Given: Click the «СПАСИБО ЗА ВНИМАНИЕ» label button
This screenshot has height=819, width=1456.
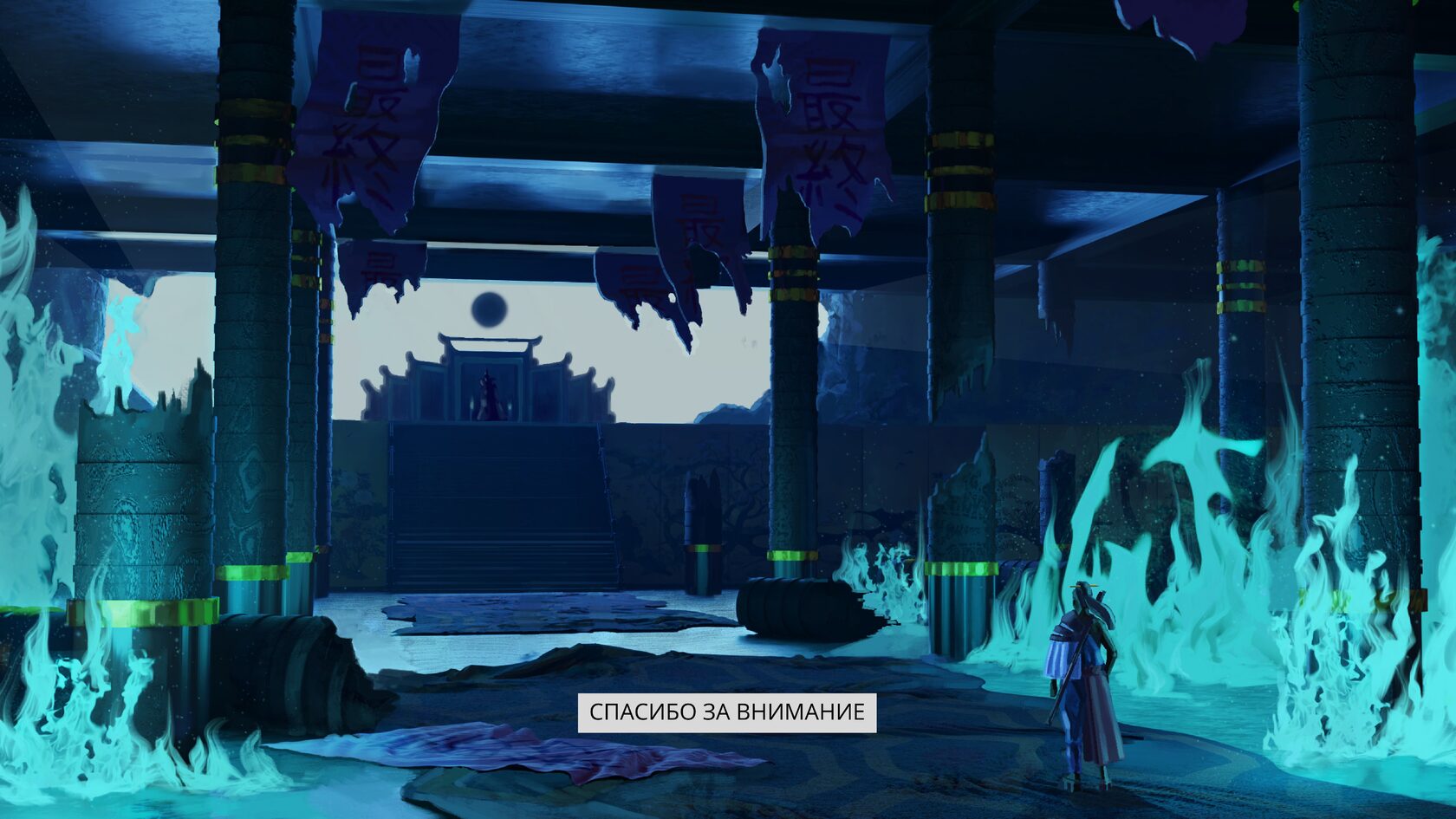Looking at the screenshot, I should [x=726, y=712].
